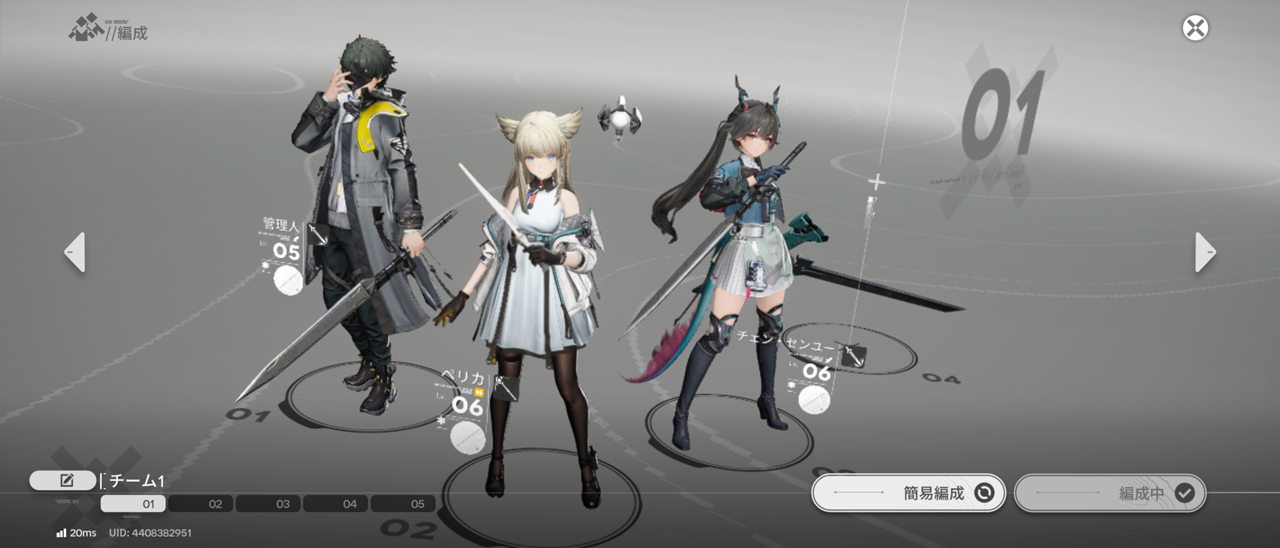
Task: Show the next team with right arrow
Action: (x=1205, y=252)
